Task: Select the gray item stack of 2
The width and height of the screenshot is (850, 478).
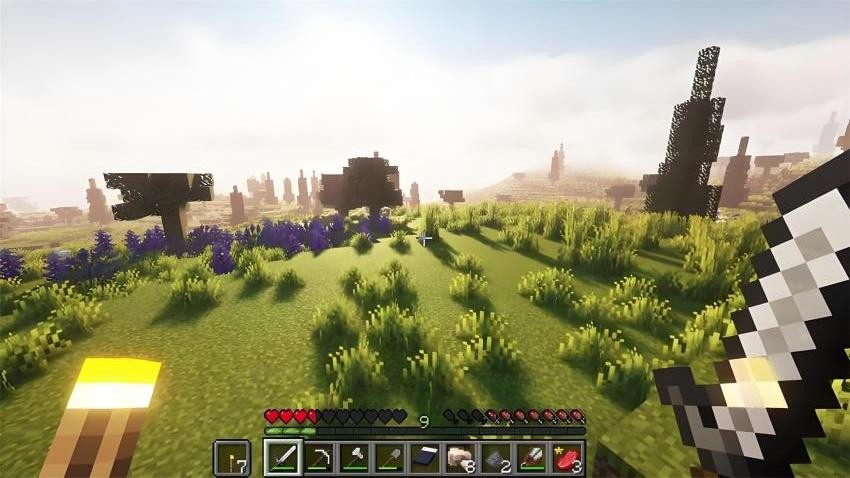Action: pos(496,458)
